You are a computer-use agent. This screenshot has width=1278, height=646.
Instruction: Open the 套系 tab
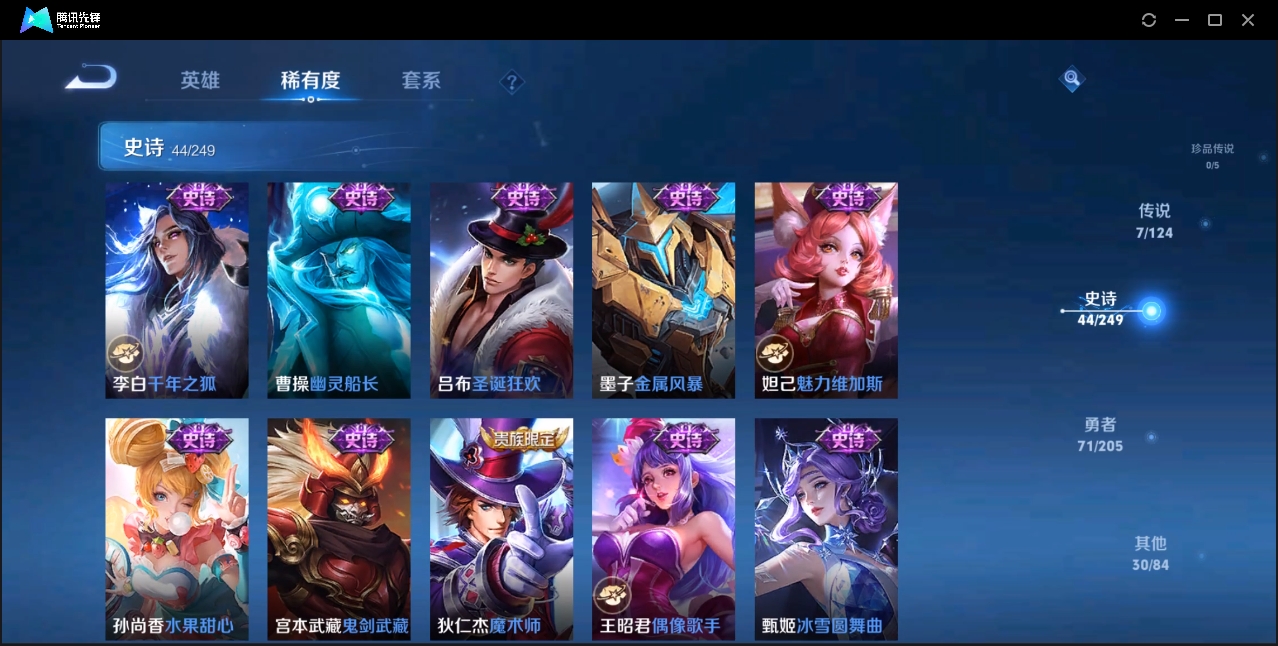pos(421,80)
